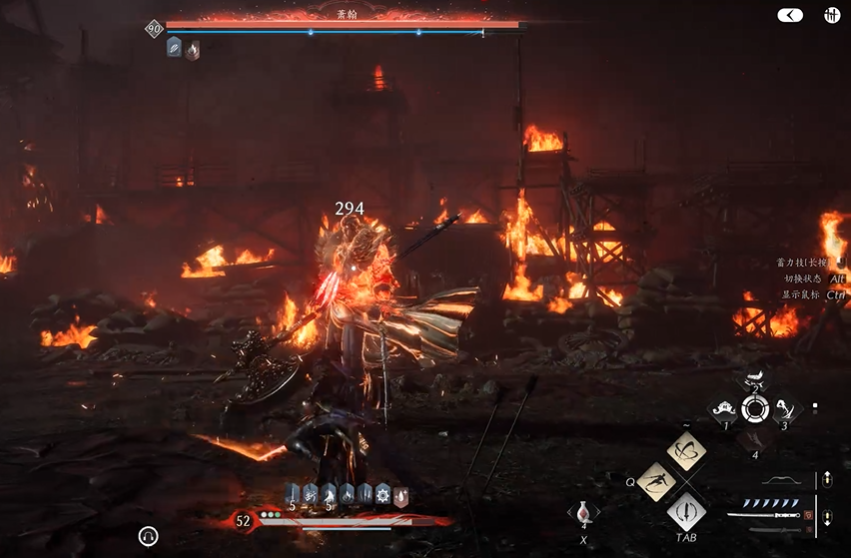Inspect the boss's flame status icon

(192, 49)
